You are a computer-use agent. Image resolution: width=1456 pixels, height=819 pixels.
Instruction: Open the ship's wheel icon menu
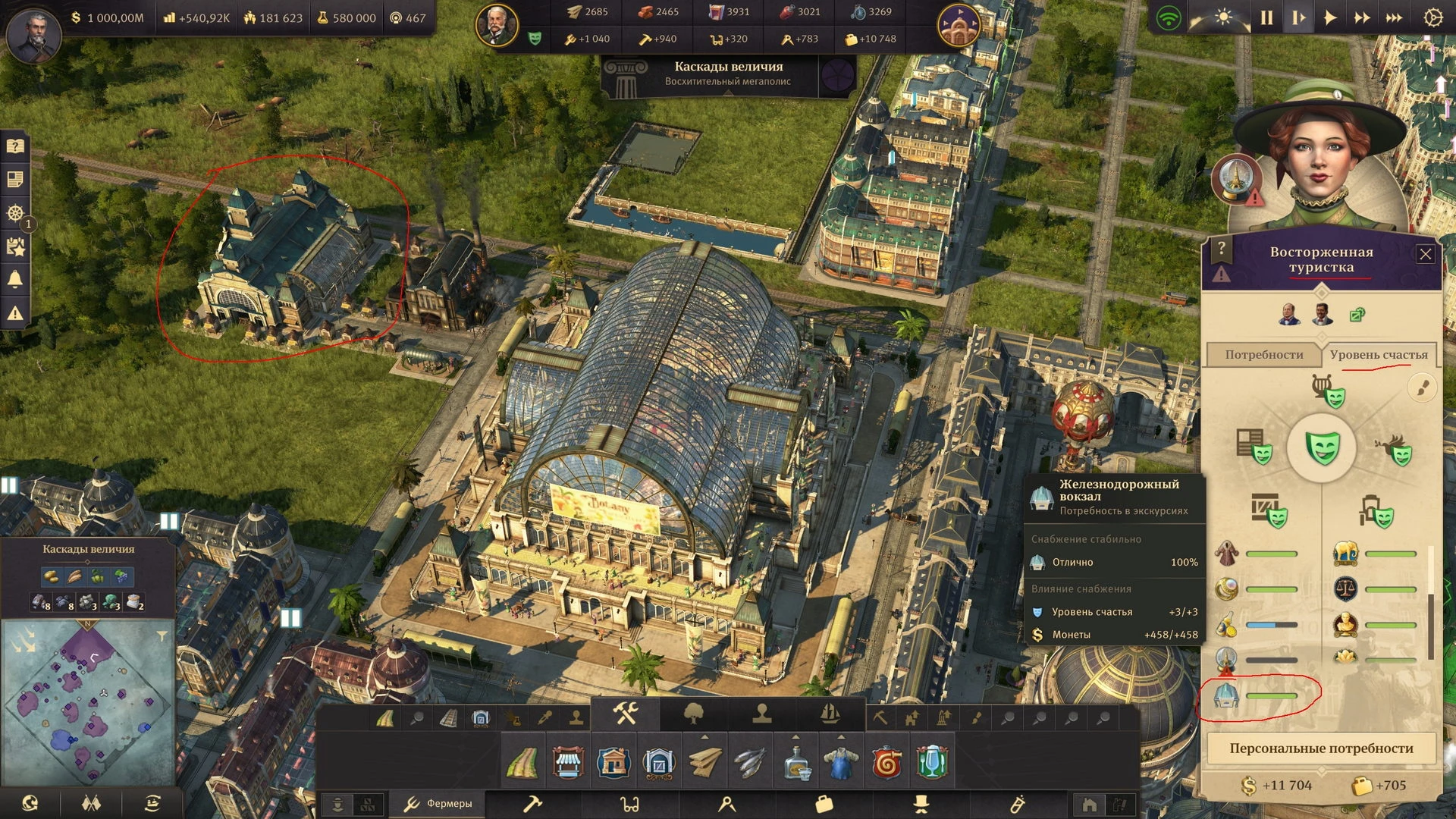(x=15, y=213)
